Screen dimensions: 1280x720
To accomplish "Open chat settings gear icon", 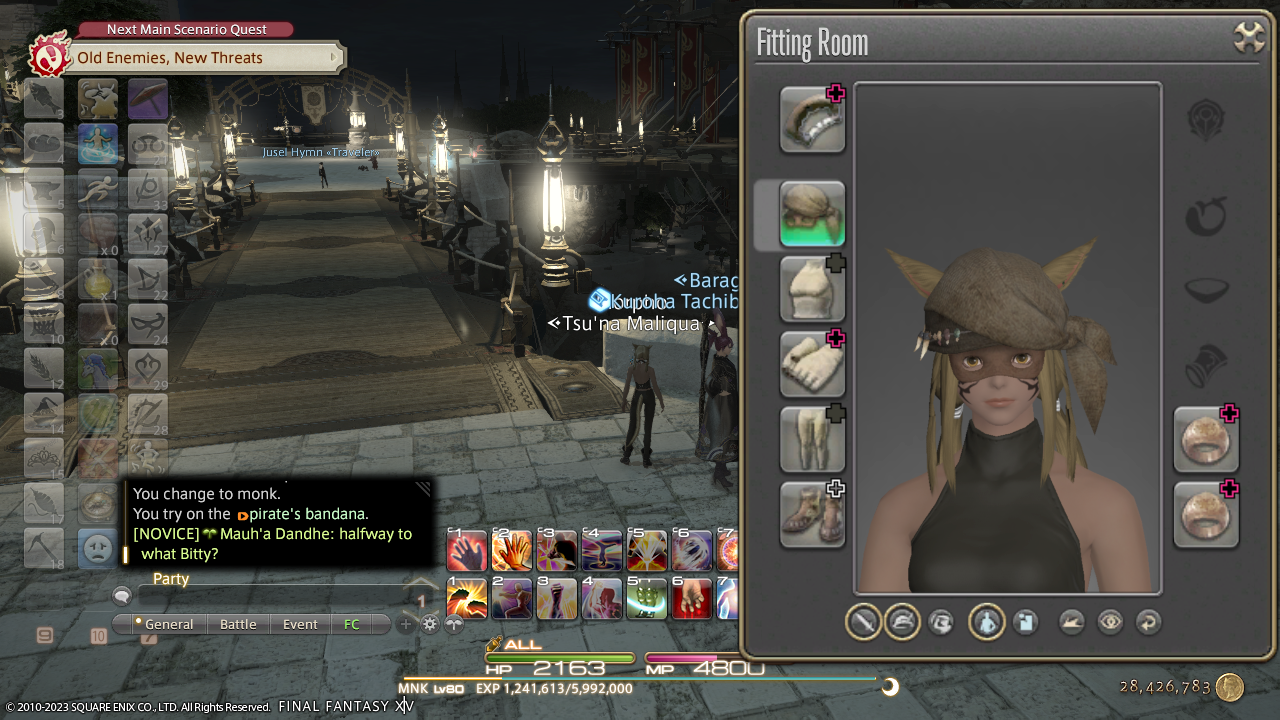I will click(430, 624).
